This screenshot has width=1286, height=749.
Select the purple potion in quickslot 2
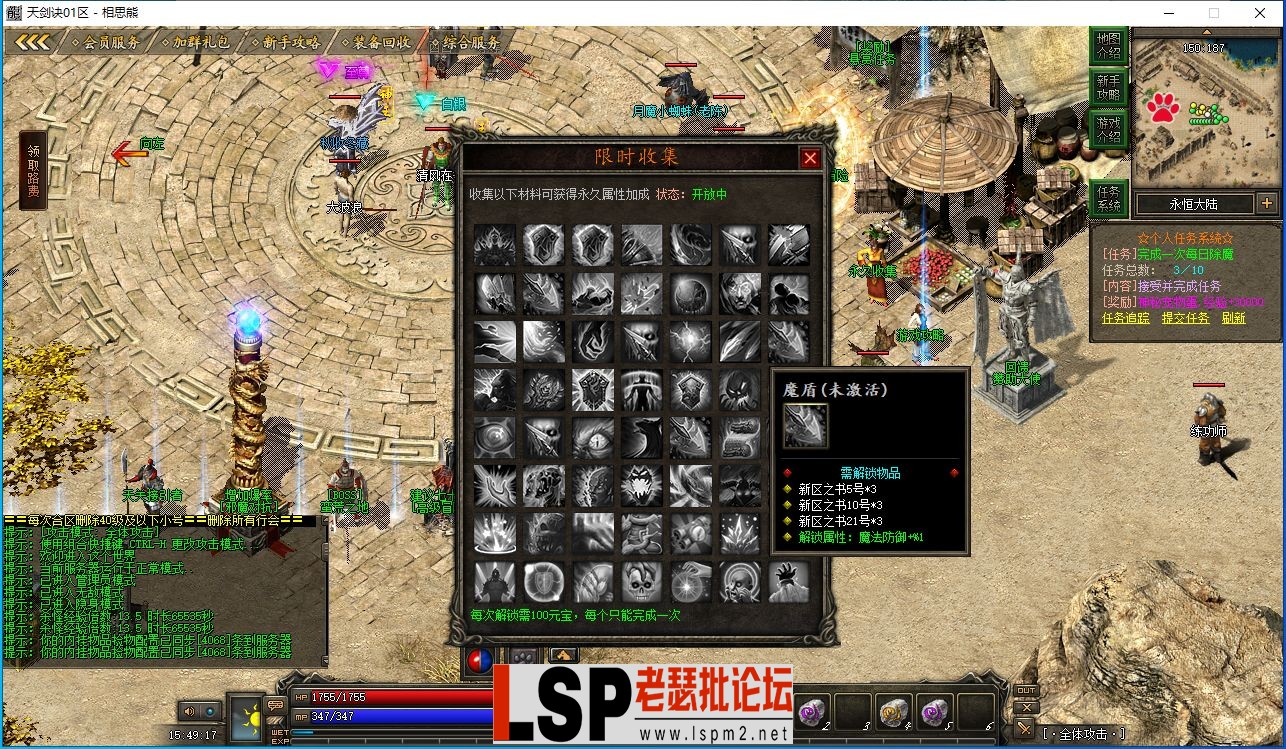point(810,712)
